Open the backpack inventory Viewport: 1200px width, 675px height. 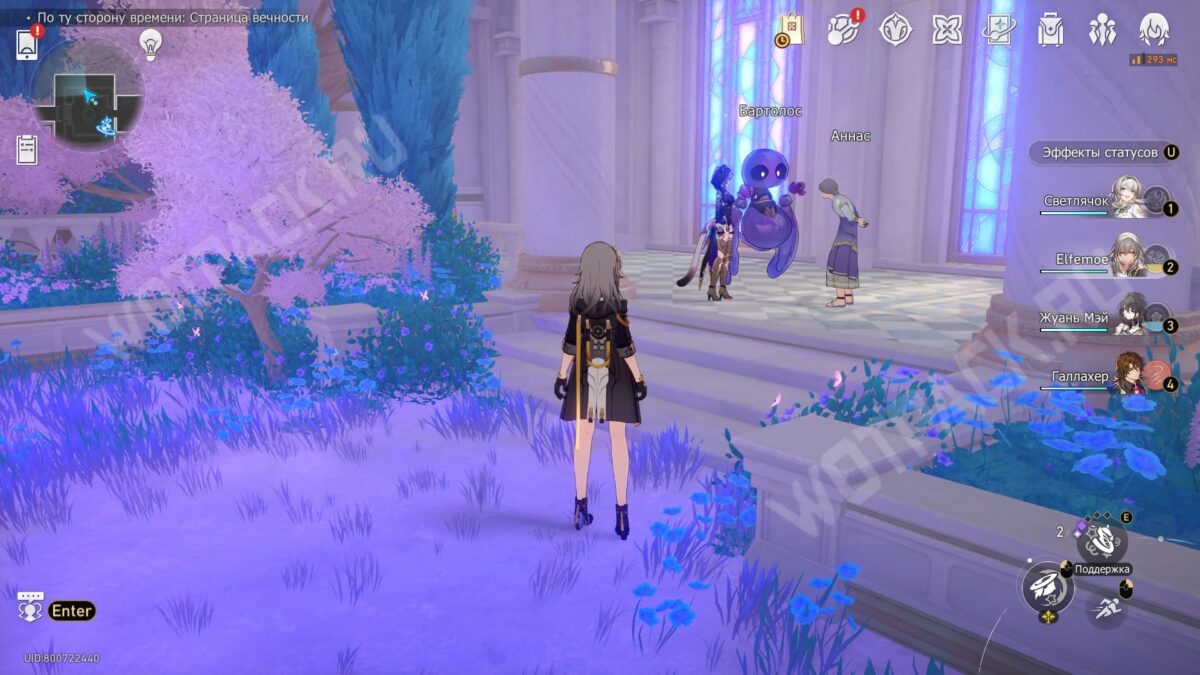pos(1050,30)
